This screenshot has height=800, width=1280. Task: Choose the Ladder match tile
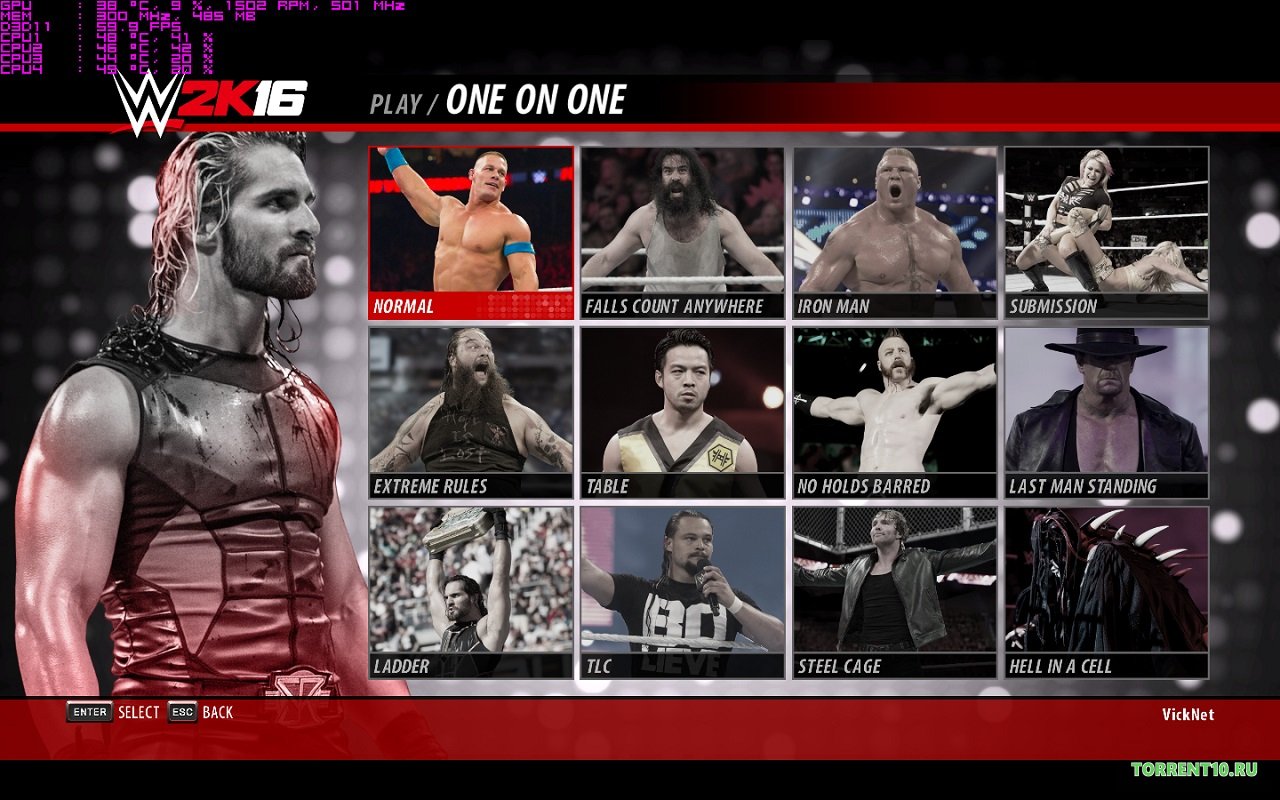(471, 593)
